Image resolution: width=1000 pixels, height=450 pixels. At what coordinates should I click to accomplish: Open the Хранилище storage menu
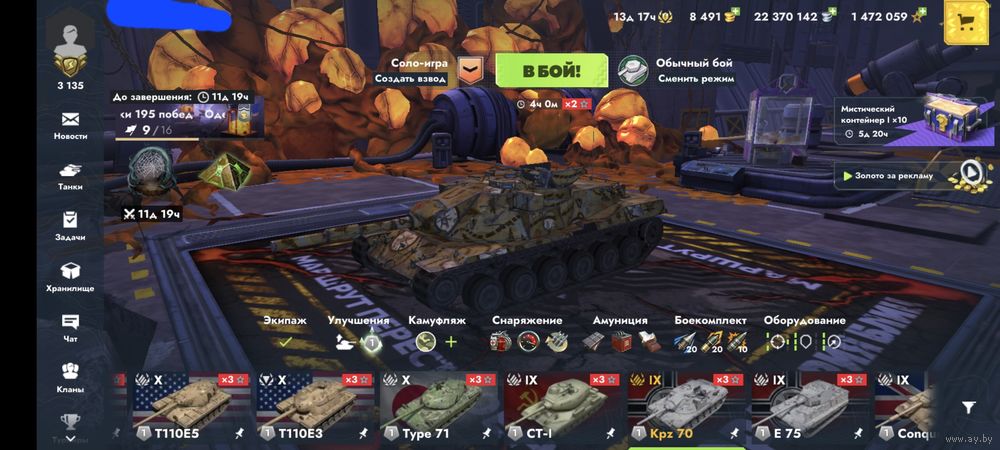[70, 277]
